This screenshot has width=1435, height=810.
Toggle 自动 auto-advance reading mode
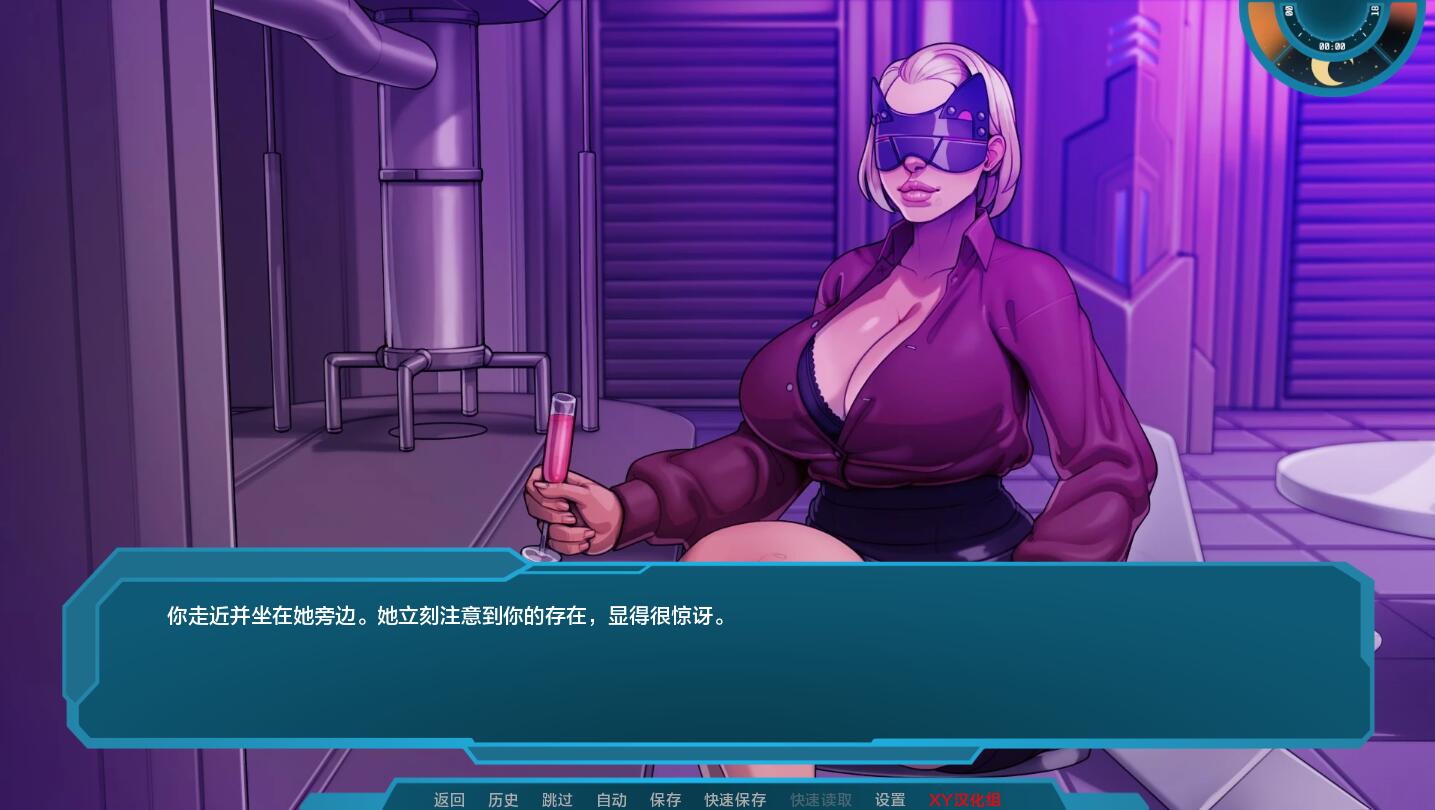click(611, 800)
